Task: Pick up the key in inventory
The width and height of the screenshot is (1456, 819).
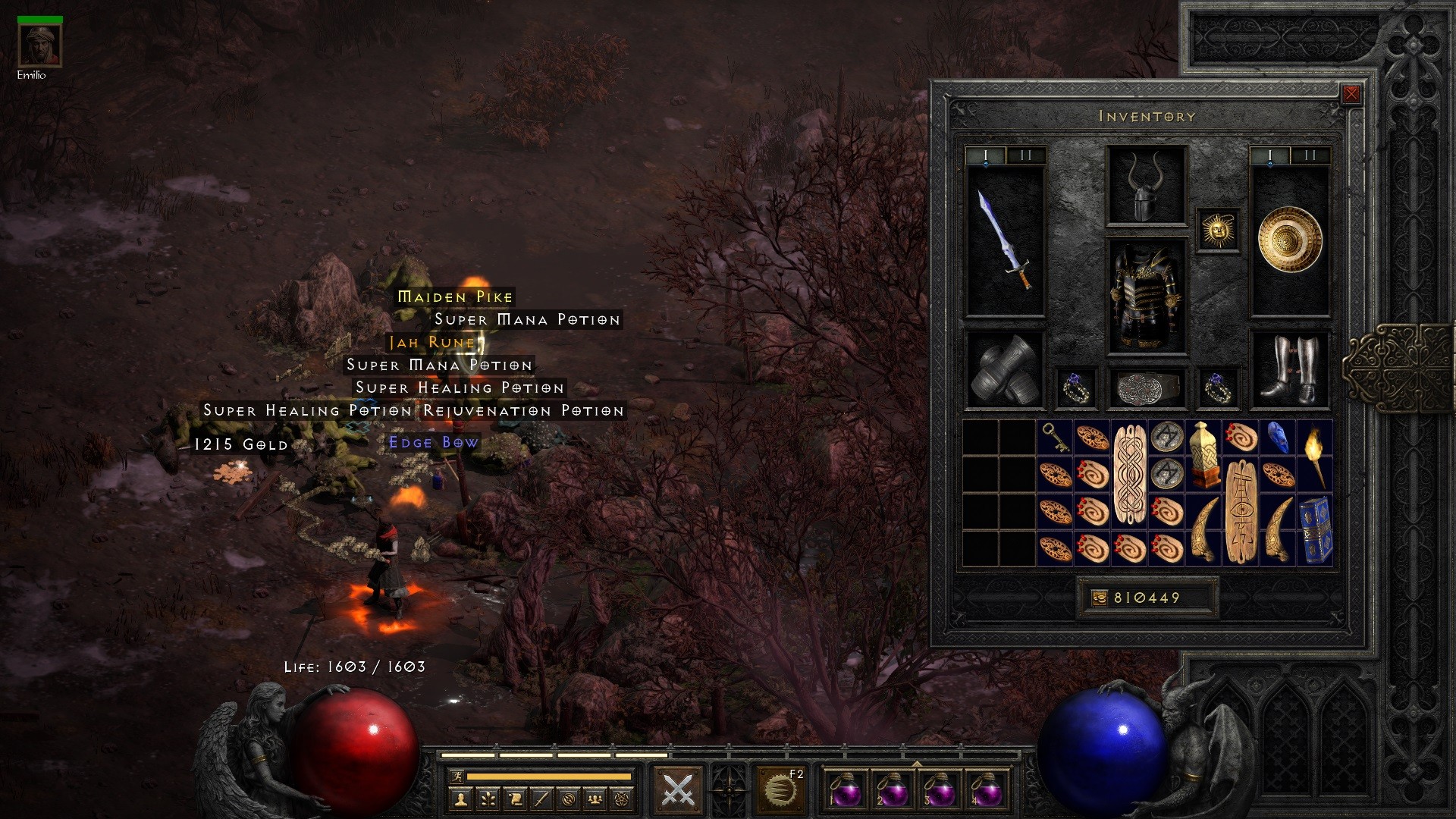Action: click(x=1055, y=438)
